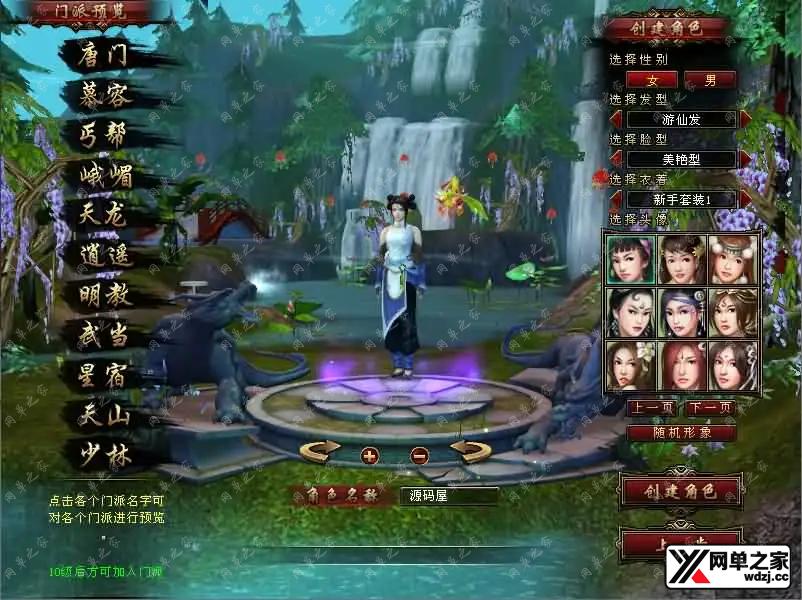This screenshot has height=600, width=802.
Task: Preview the 唐门 sect
Action: (104, 55)
